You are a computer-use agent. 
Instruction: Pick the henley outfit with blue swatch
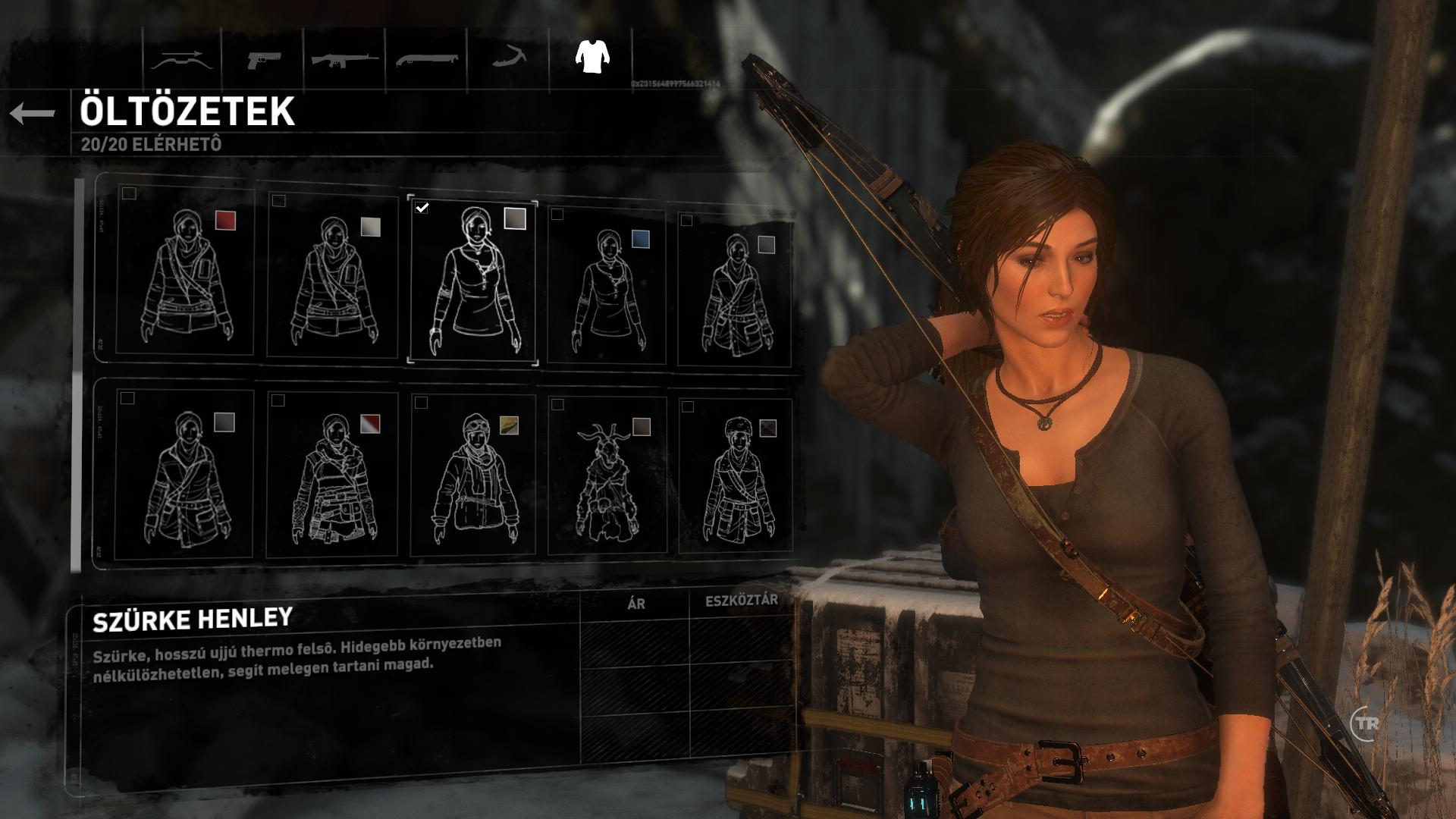(607, 287)
